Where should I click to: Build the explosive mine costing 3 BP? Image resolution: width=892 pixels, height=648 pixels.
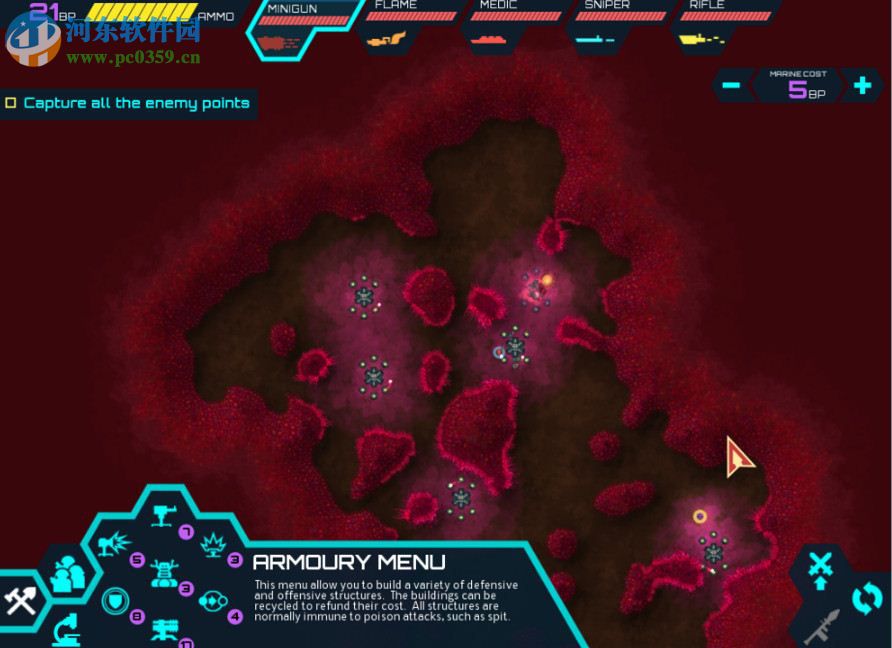click(213, 546)
